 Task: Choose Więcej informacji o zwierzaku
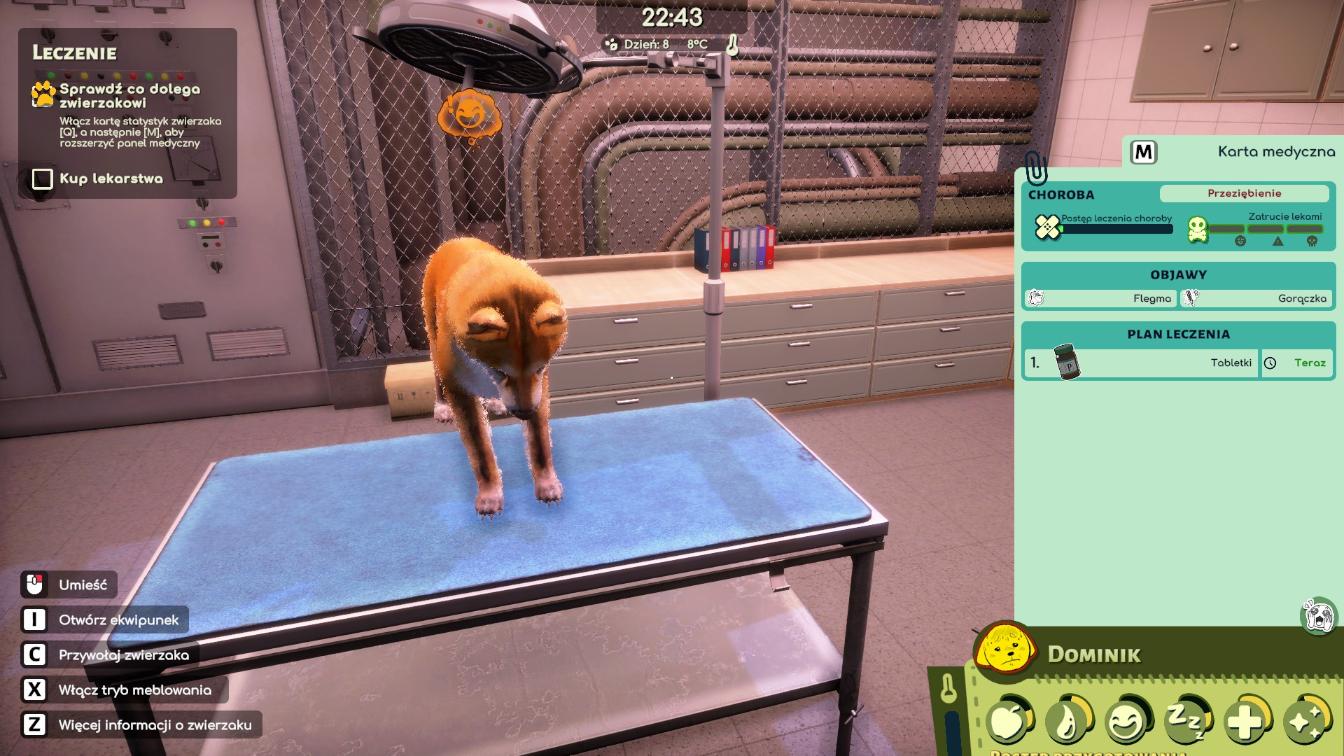coord(154,725)
